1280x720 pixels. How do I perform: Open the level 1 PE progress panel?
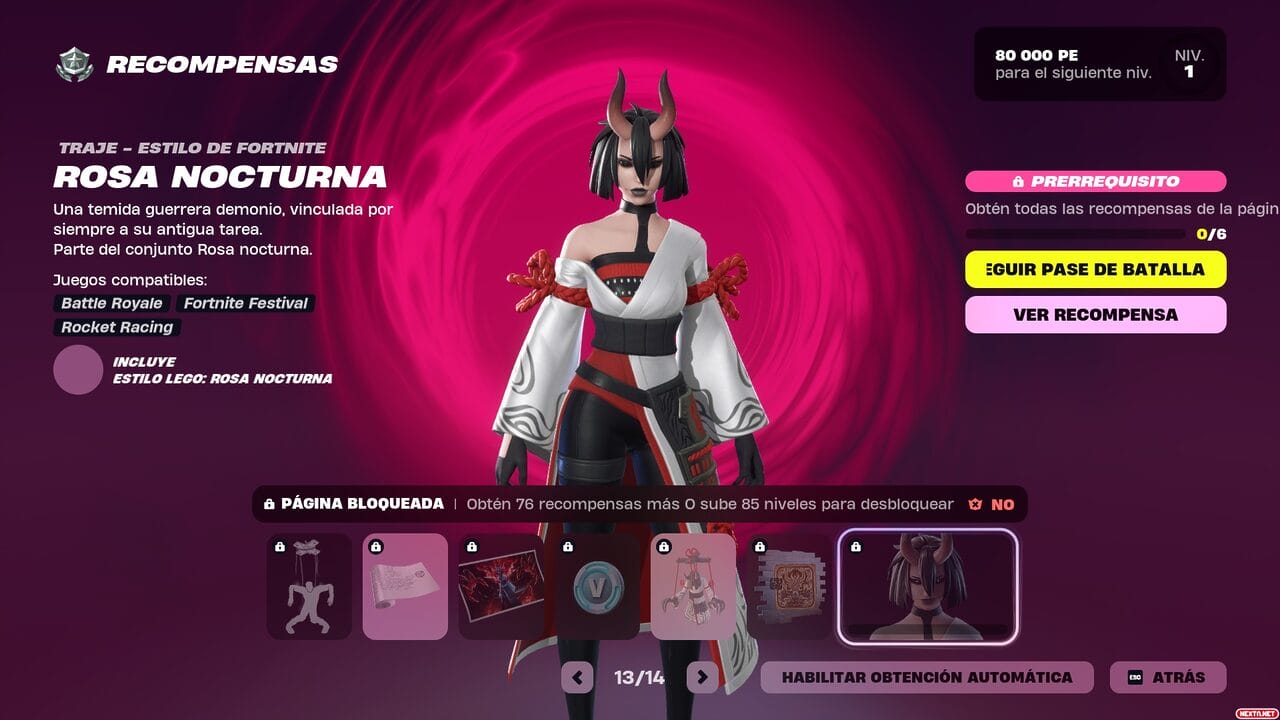pyautogui.click(x=1099, y=64)
